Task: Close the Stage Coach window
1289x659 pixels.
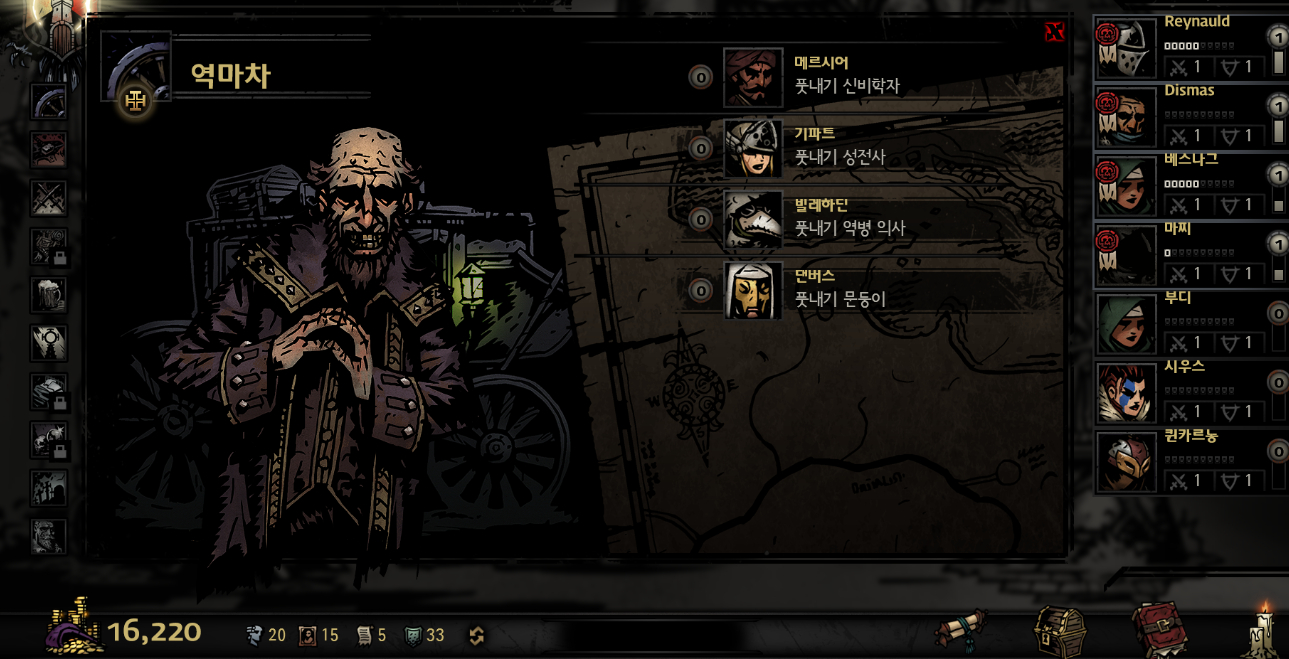Action: point(1054,32)
